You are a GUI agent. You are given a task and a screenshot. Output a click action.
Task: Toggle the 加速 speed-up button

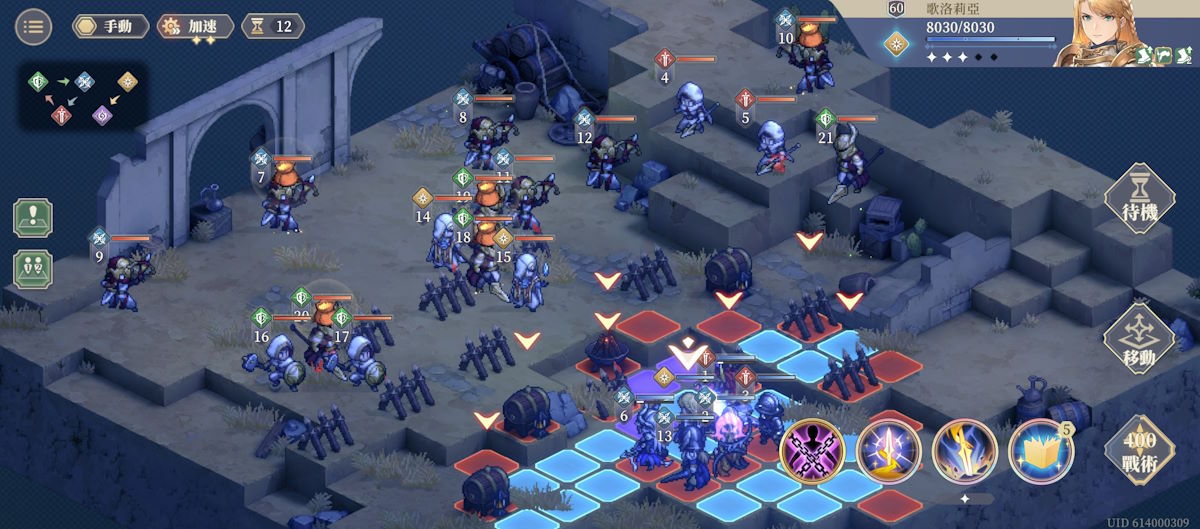point(196,27)
